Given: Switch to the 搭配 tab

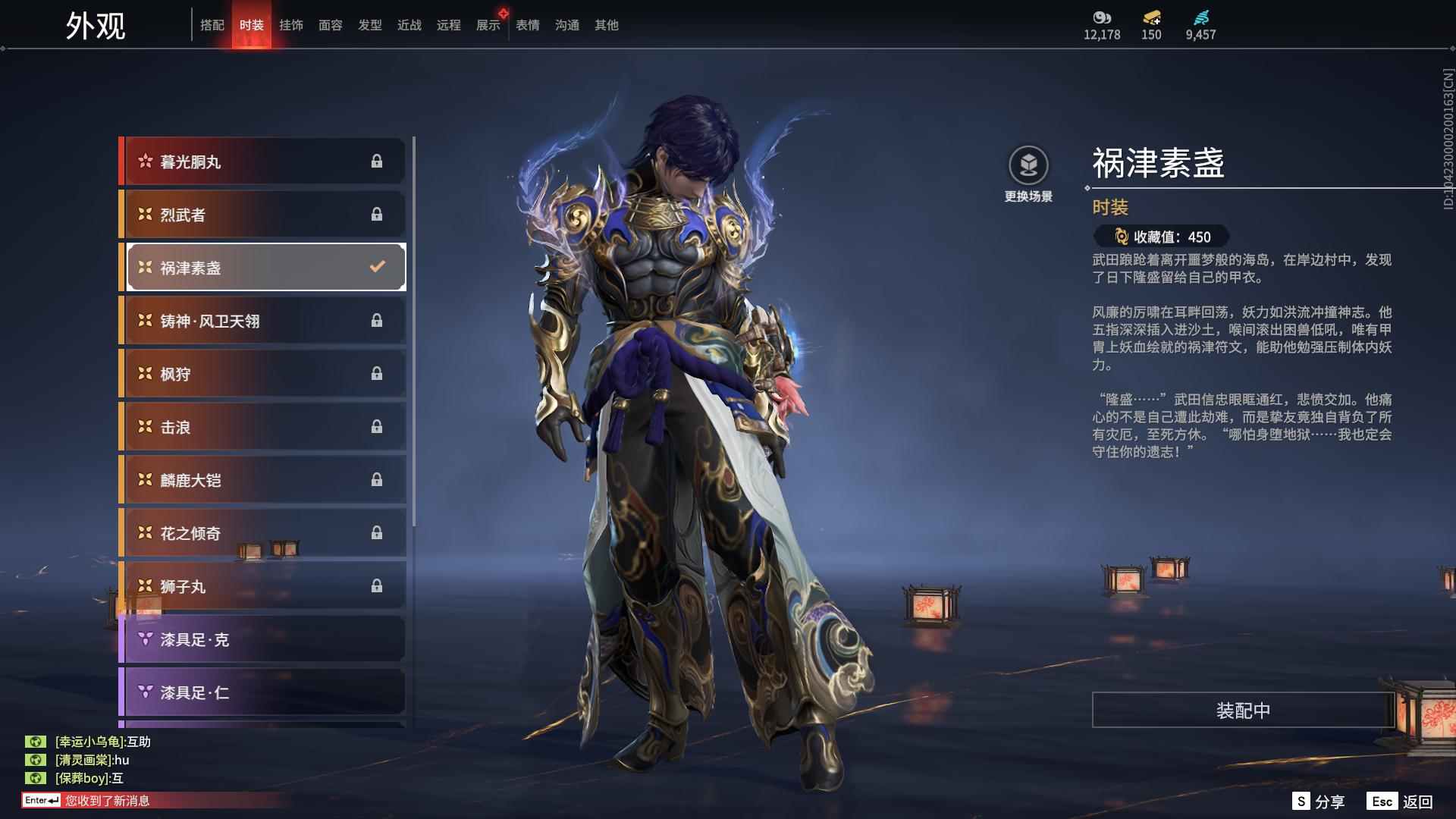Looking at the screenshot, I should 213,24.
